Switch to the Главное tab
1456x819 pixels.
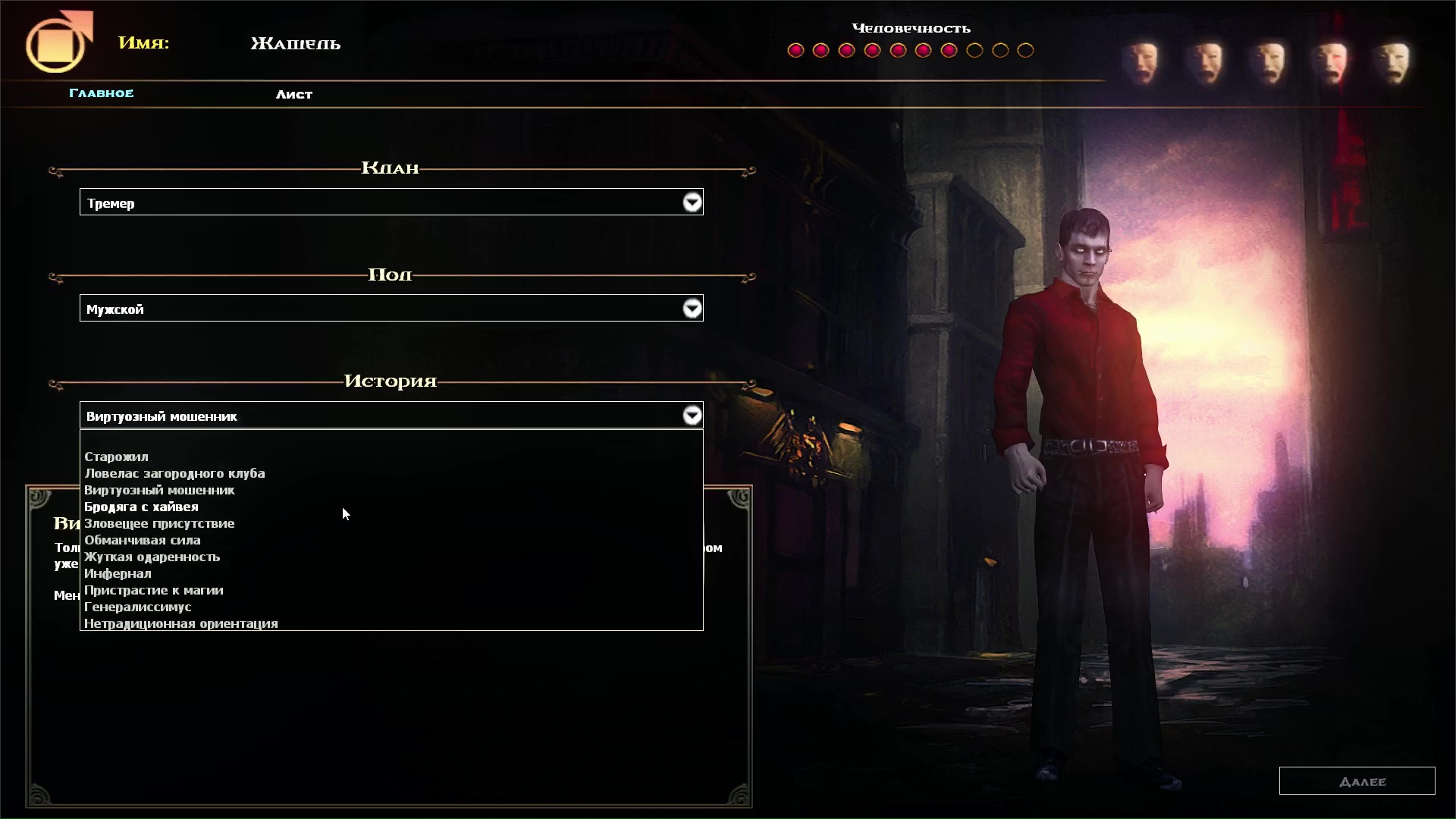[101, 93]
